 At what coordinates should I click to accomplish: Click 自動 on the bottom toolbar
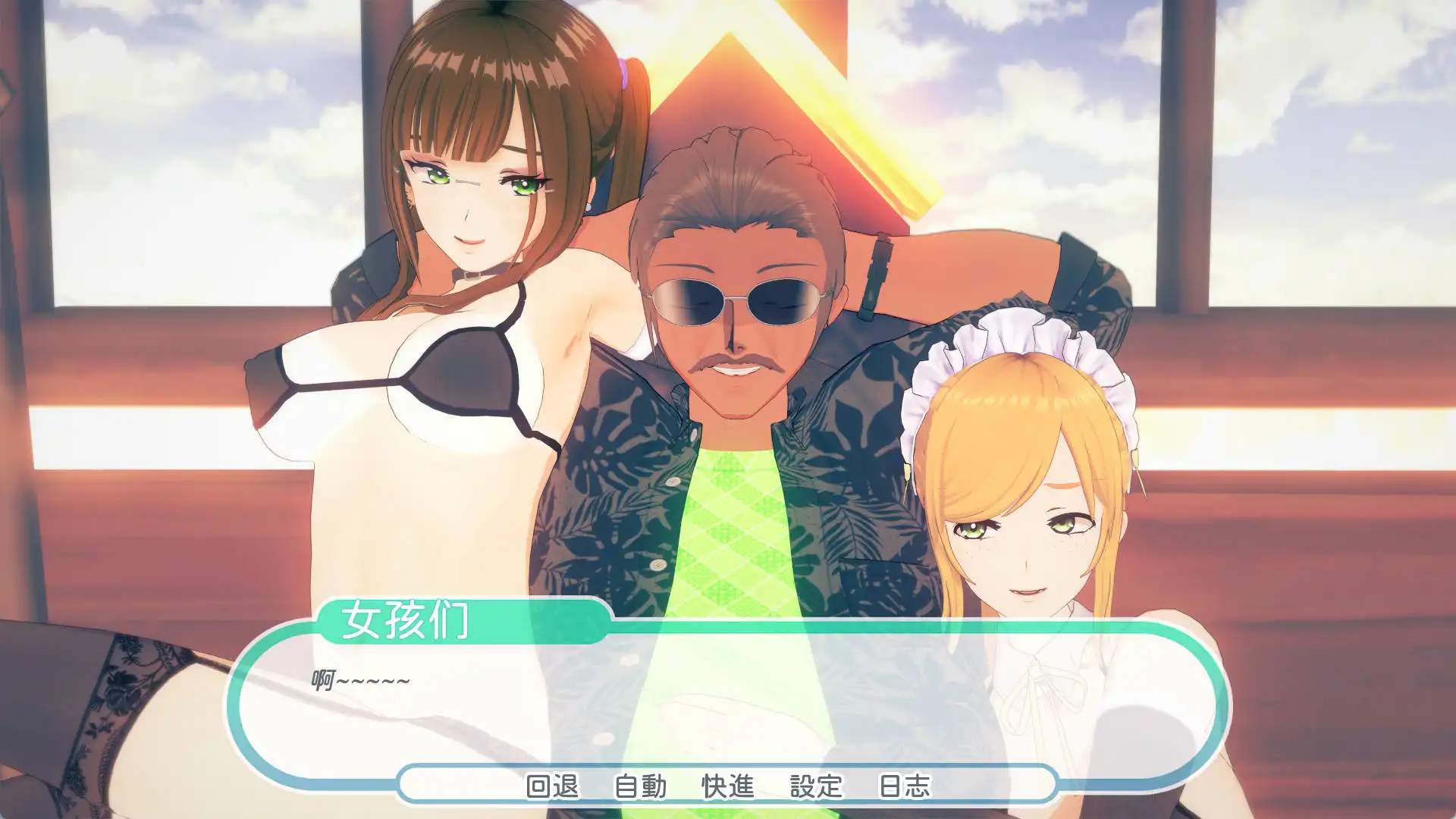click(x=639, y=786)
